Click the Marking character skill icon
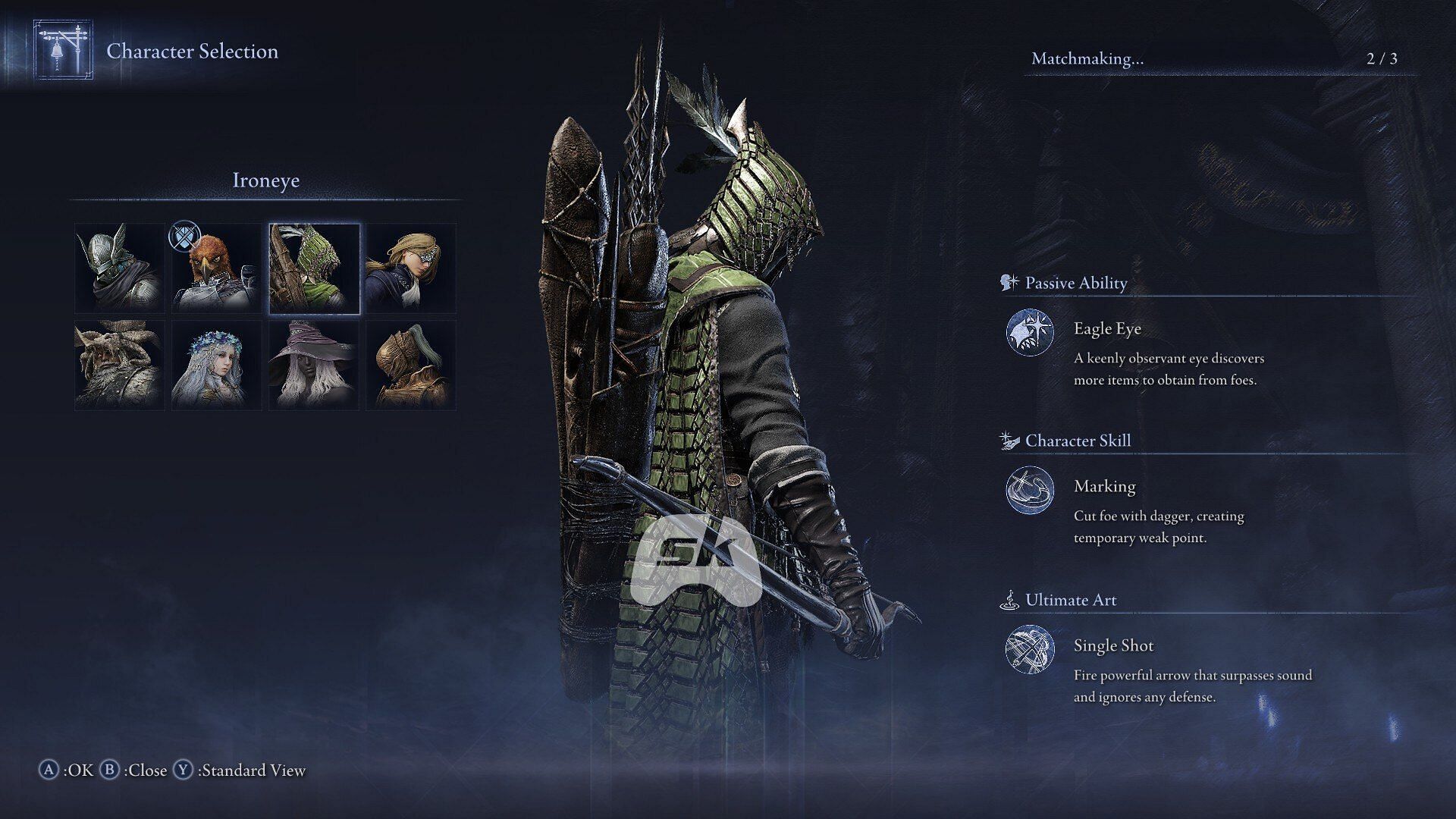This screenshot has width=1456, height=819. (1029, 490)
